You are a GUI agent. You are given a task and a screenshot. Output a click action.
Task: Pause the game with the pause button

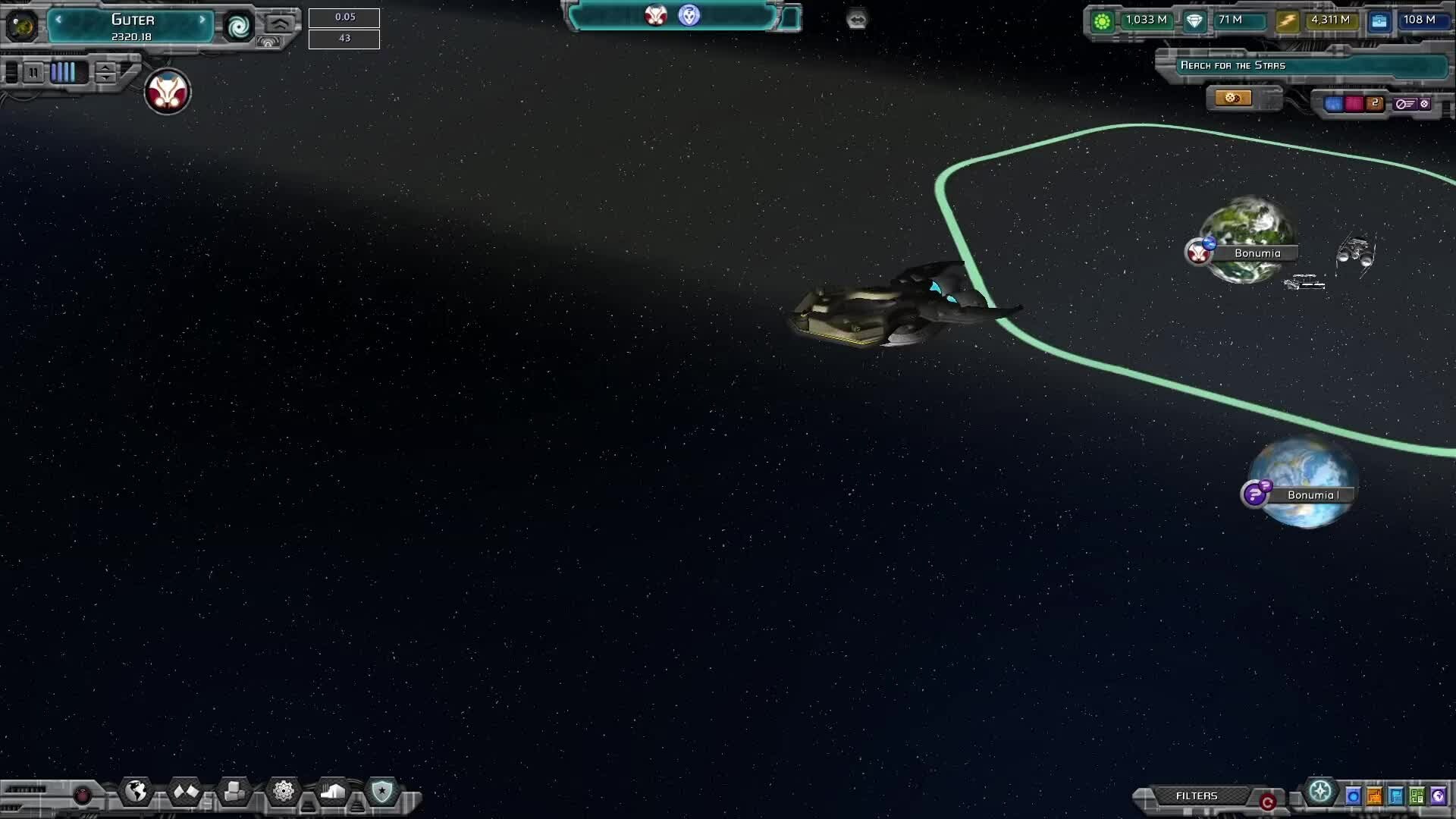[33, 73]
